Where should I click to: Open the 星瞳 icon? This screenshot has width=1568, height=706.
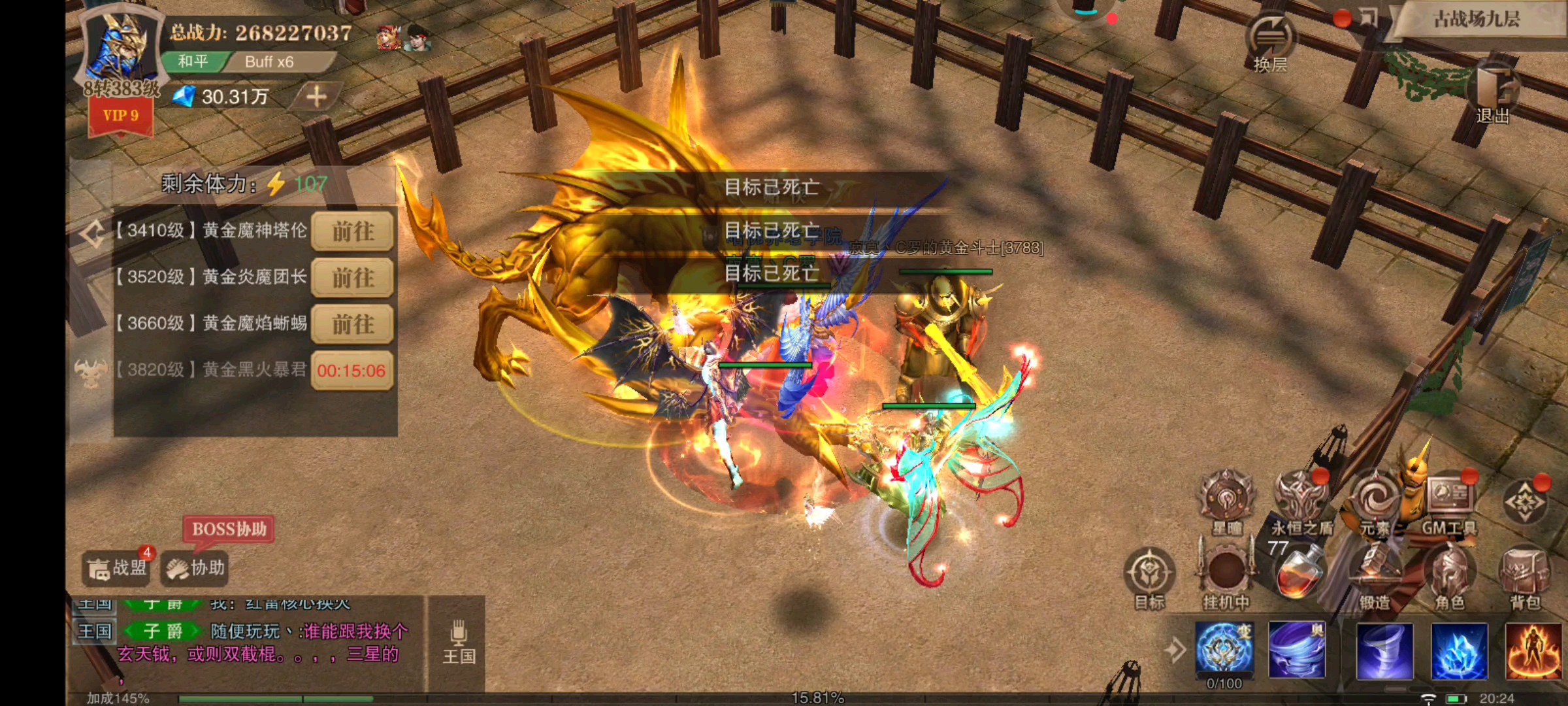pos(1226,499)
